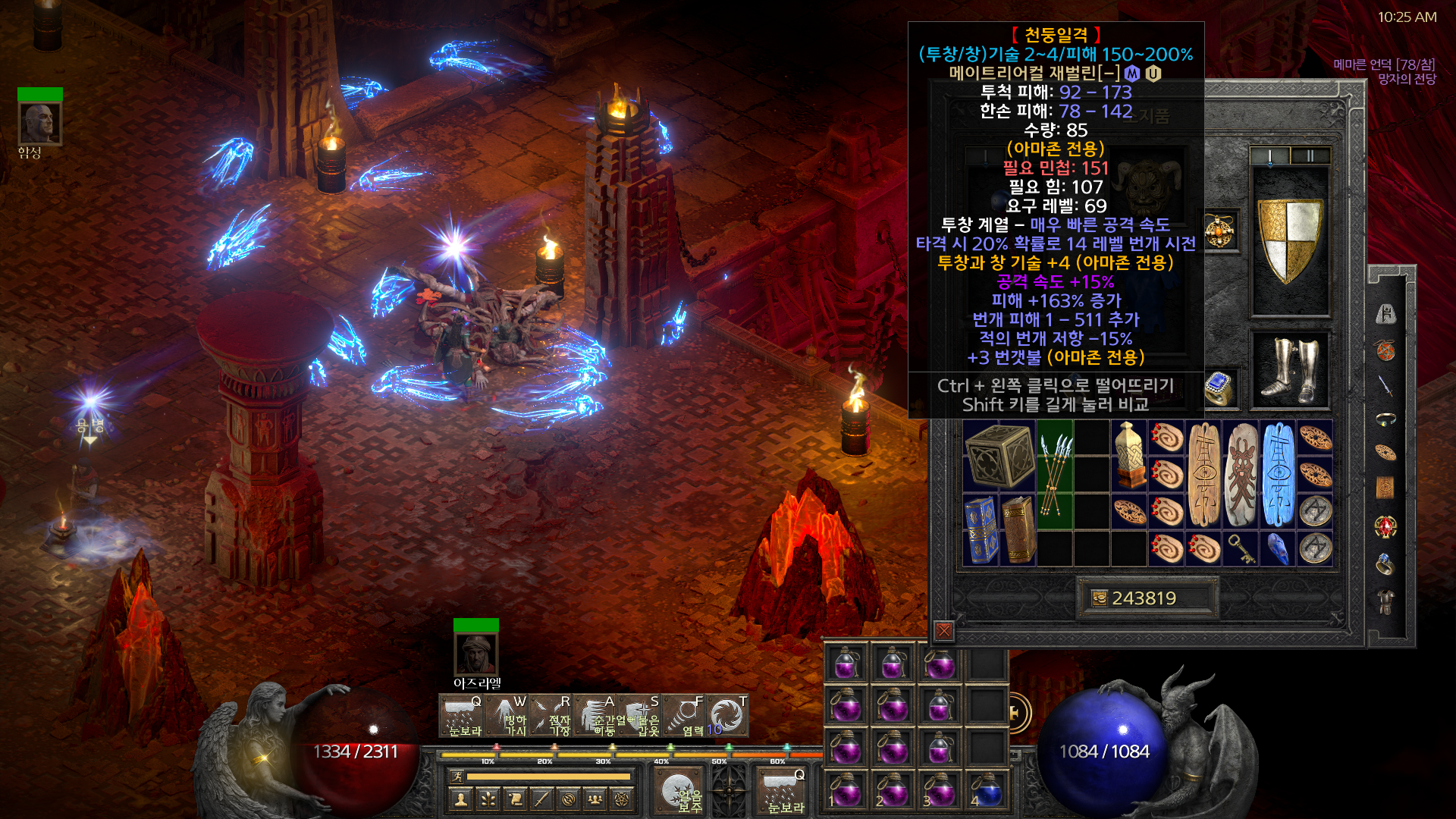
Task: Select the blue tome in the inventory
Action: 981,529
